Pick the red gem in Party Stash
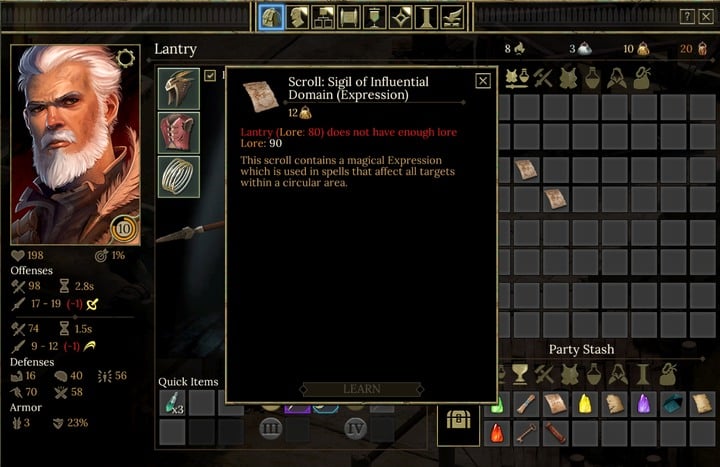 coord(497,433)
